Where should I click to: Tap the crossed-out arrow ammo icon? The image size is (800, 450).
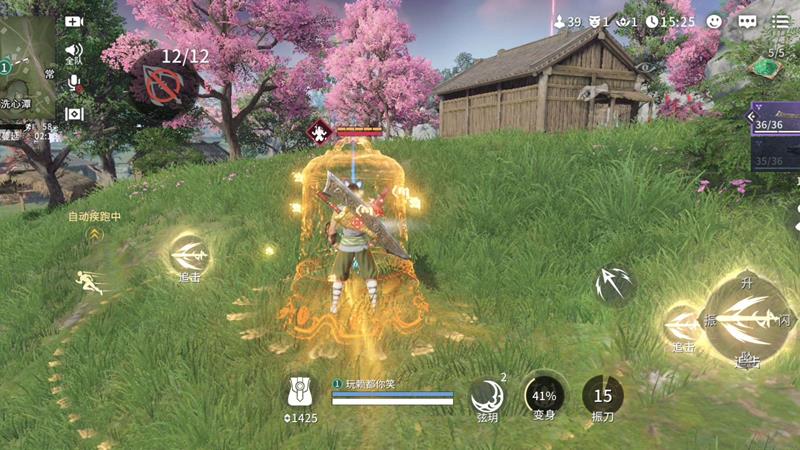(x=160, y=87)
